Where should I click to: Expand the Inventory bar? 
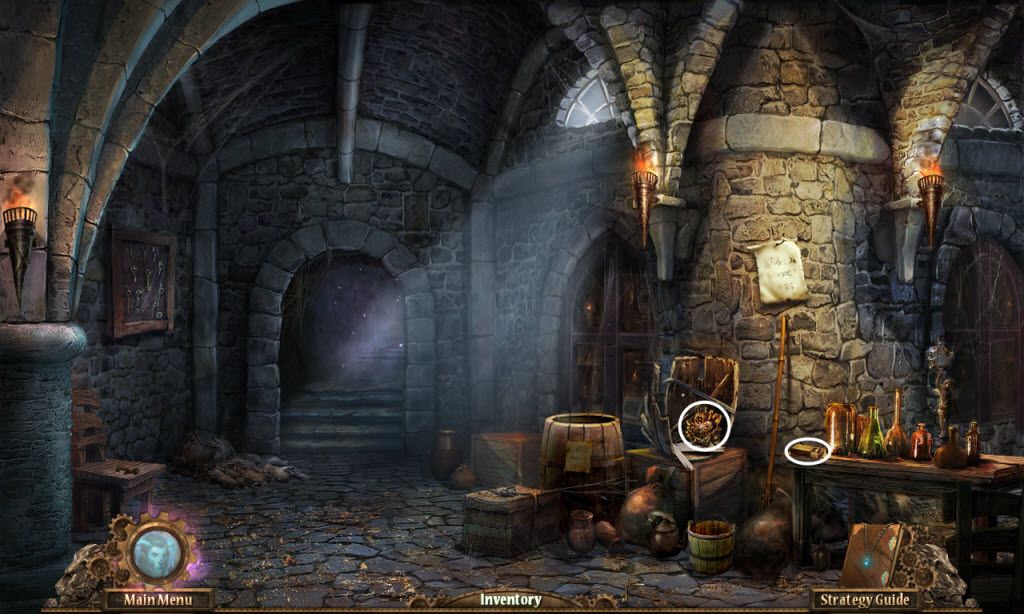[510, 600]
